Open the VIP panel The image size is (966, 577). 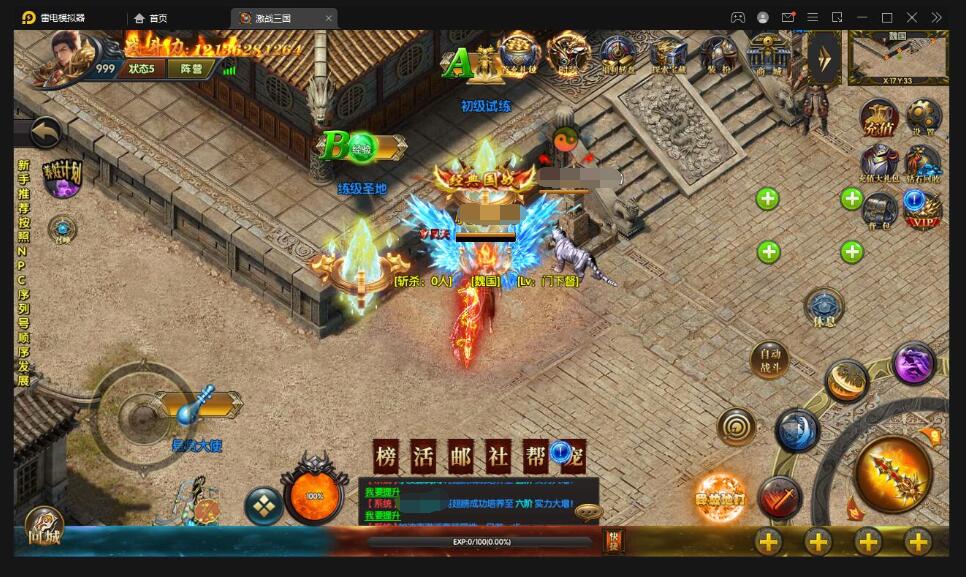(922, 208)
